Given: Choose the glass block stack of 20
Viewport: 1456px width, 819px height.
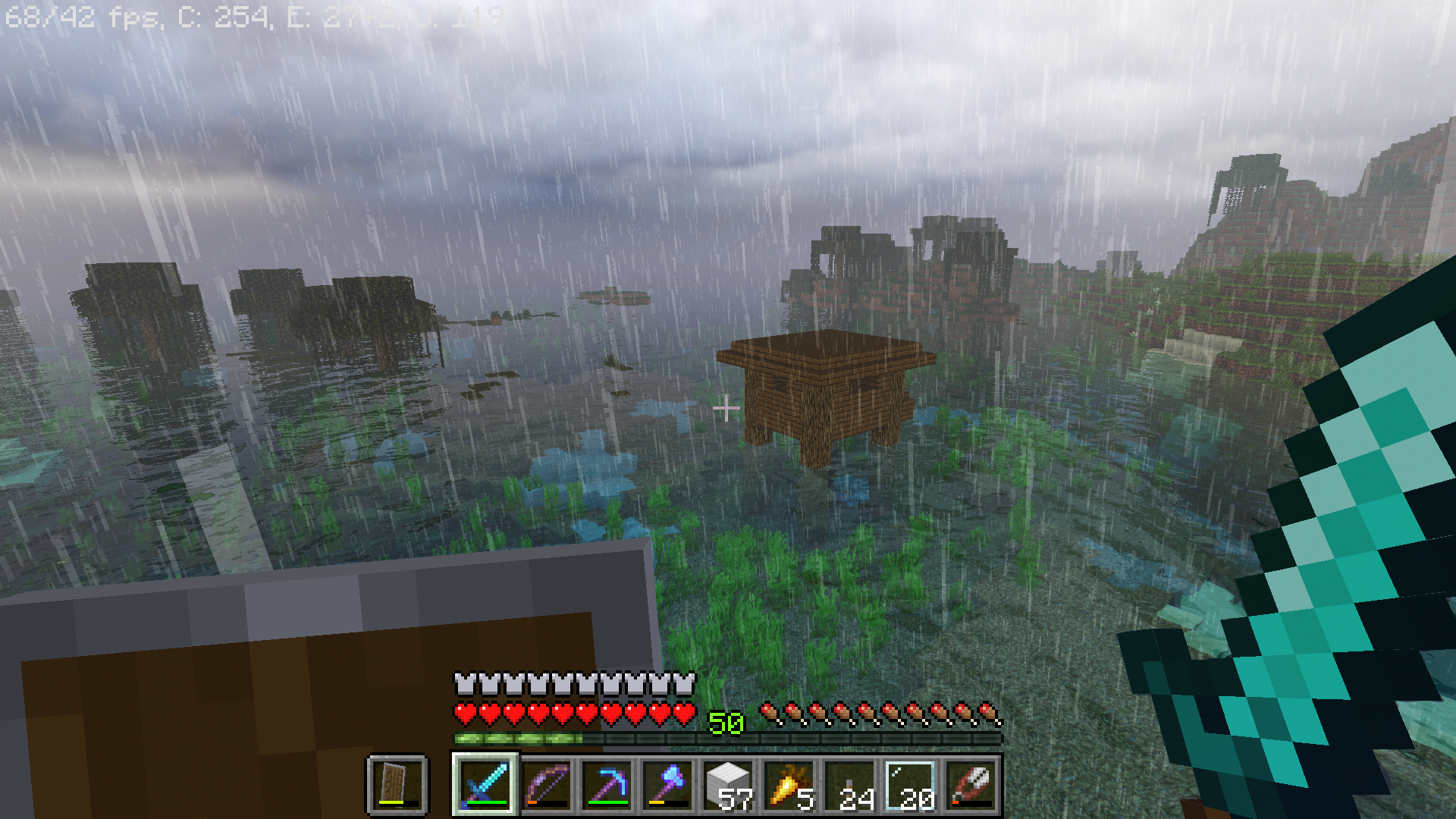Looking at the screenshot, I should [x=910, y=784].
